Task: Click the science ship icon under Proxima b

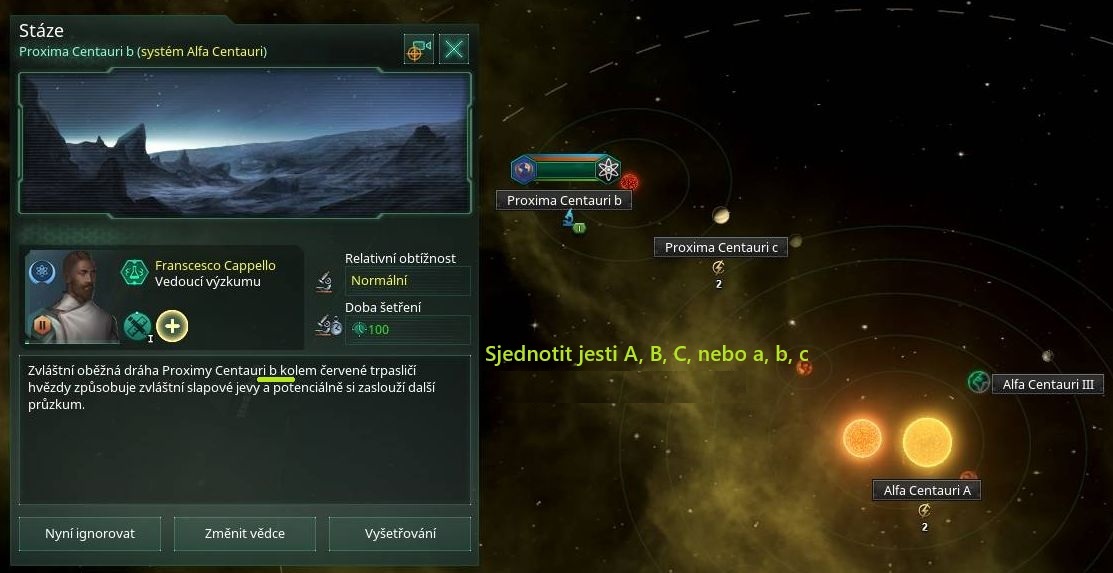Action: click(x=568, y=217)
